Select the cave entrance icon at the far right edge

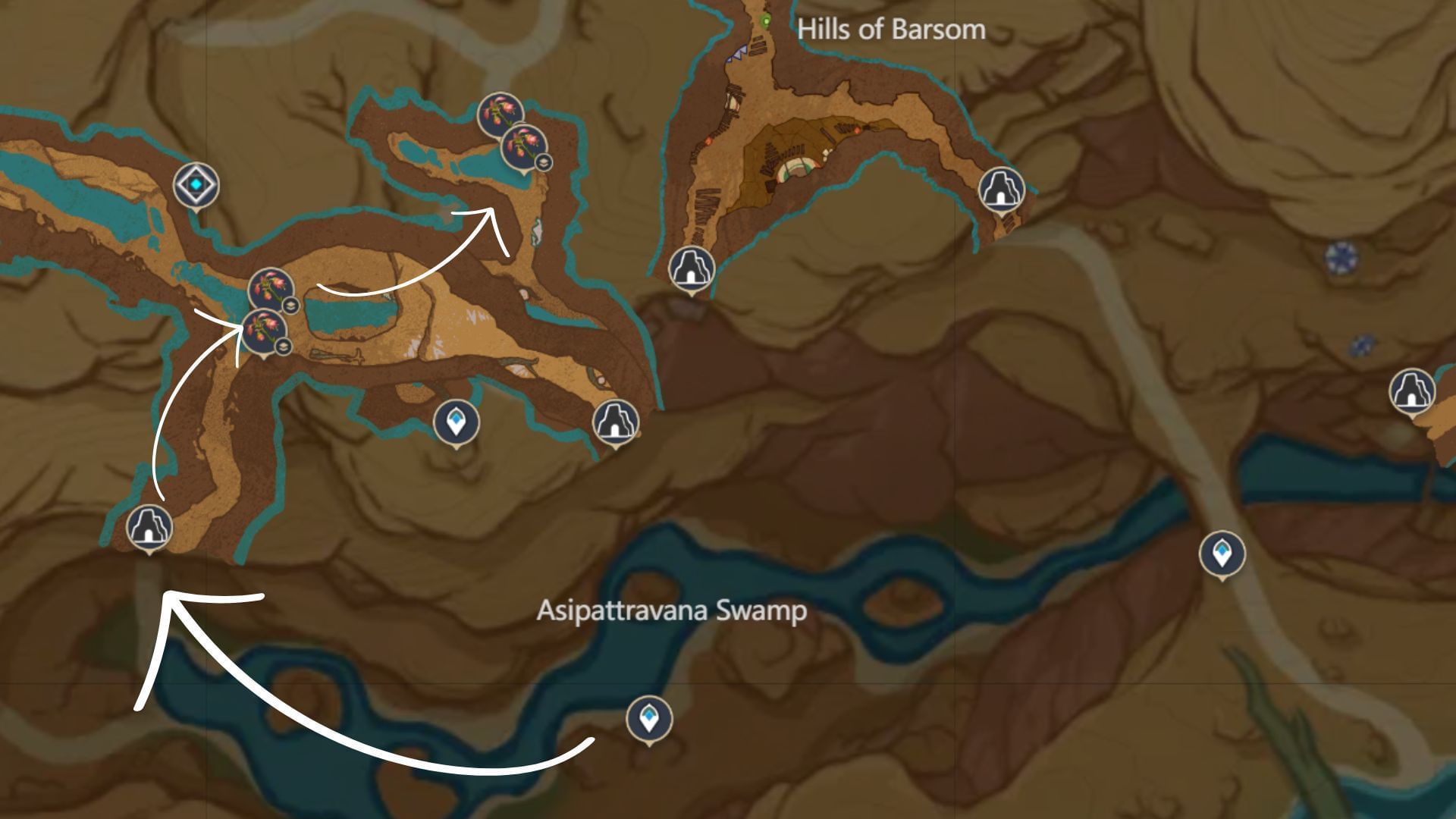point(1412,391)
